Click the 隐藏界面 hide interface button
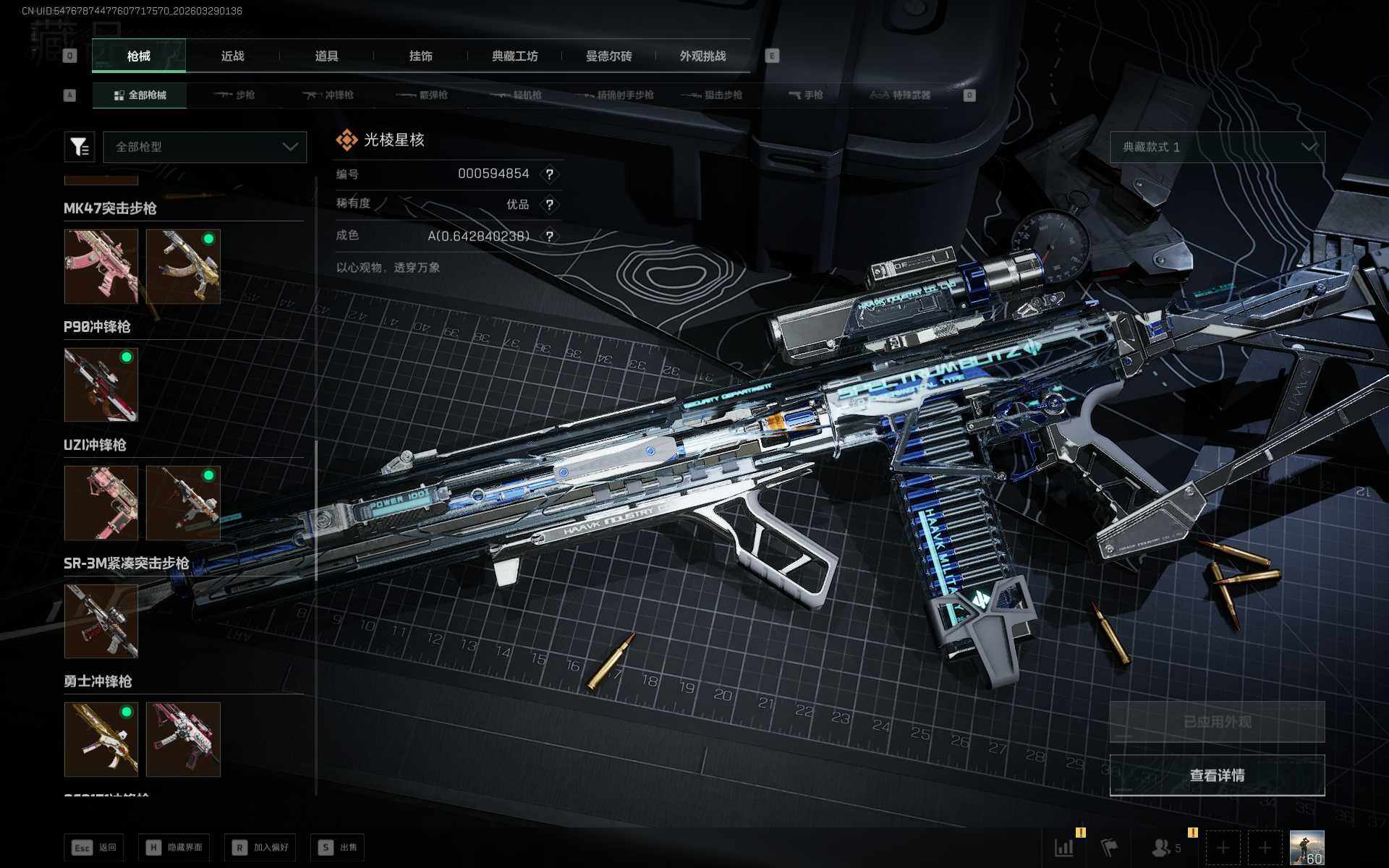Viewport: 1389px width, 868px height. point(174,847)
